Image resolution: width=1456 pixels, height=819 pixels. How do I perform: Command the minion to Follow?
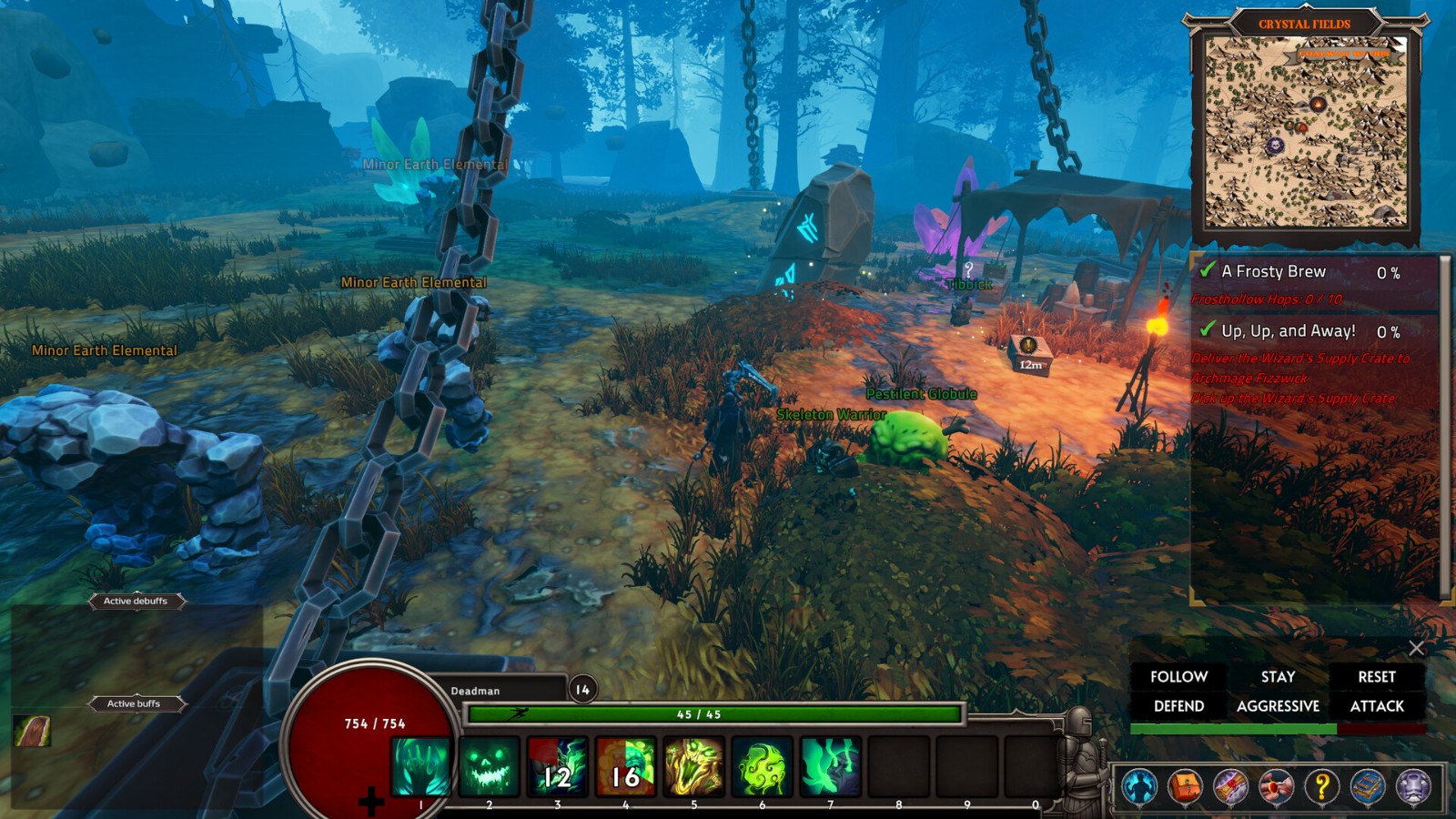pyautogui.click(x=1178, y=677)
